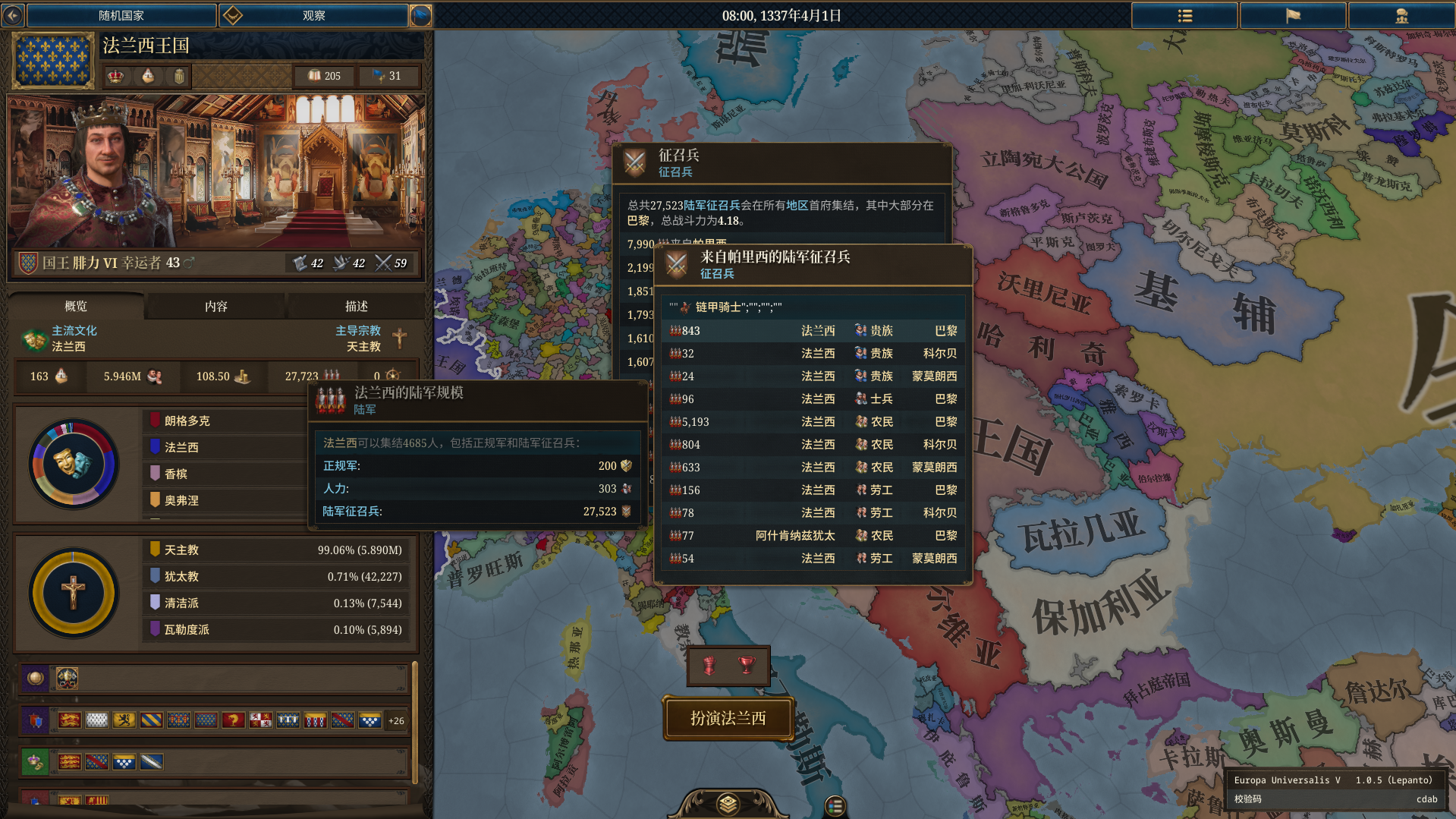
Task: Expand the +26 hidden subjects list
Action: pos(395,720)
